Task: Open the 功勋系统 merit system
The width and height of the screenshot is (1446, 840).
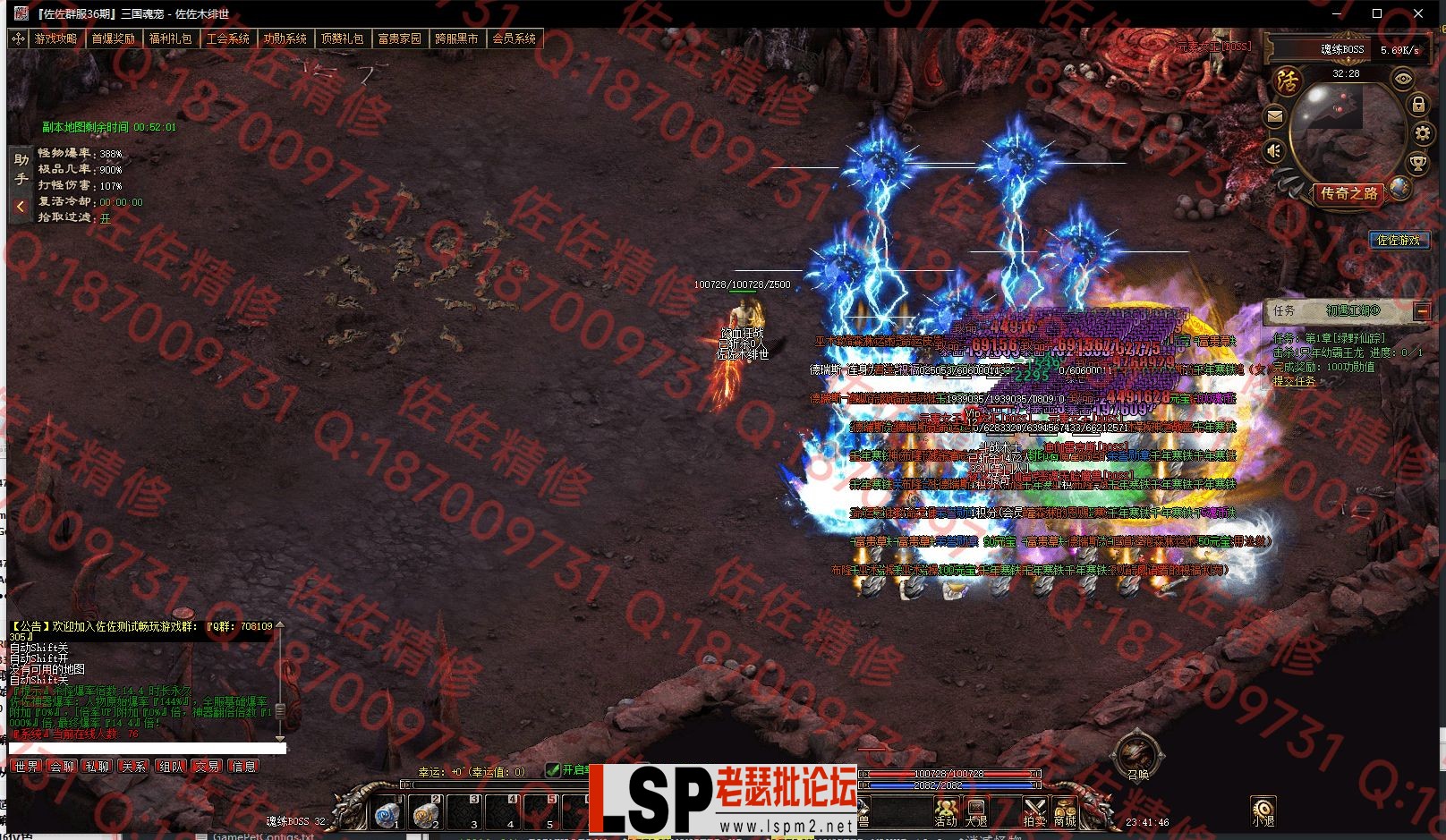Action: click(285, 38)
